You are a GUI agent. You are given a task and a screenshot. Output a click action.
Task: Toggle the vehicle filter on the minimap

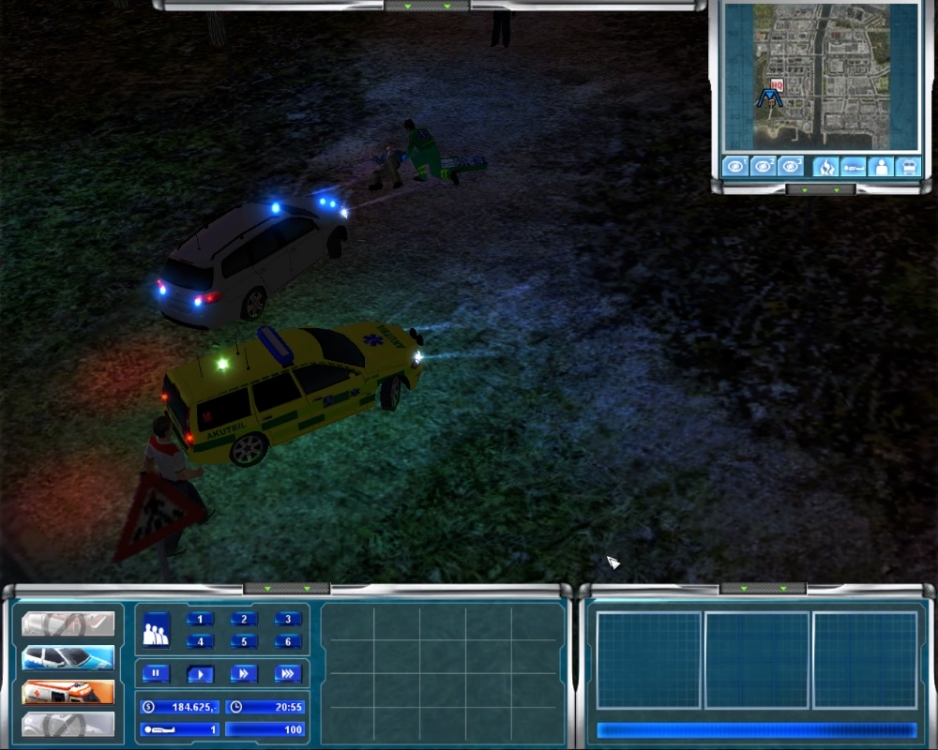point(909,166)
